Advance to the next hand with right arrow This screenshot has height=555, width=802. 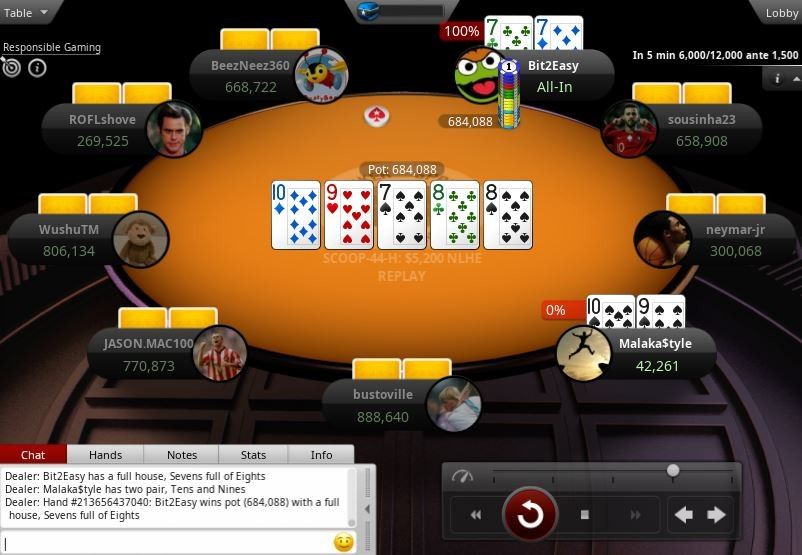(717, 515)
